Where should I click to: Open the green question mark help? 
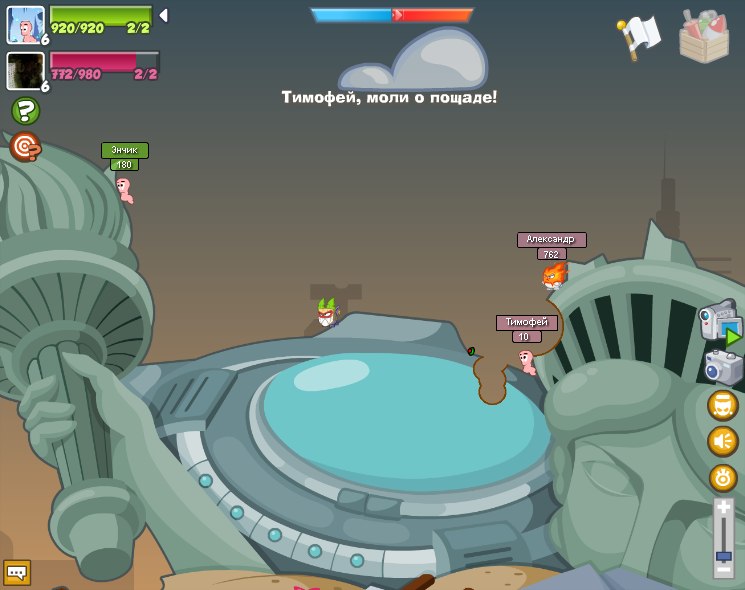click(25, 111)
